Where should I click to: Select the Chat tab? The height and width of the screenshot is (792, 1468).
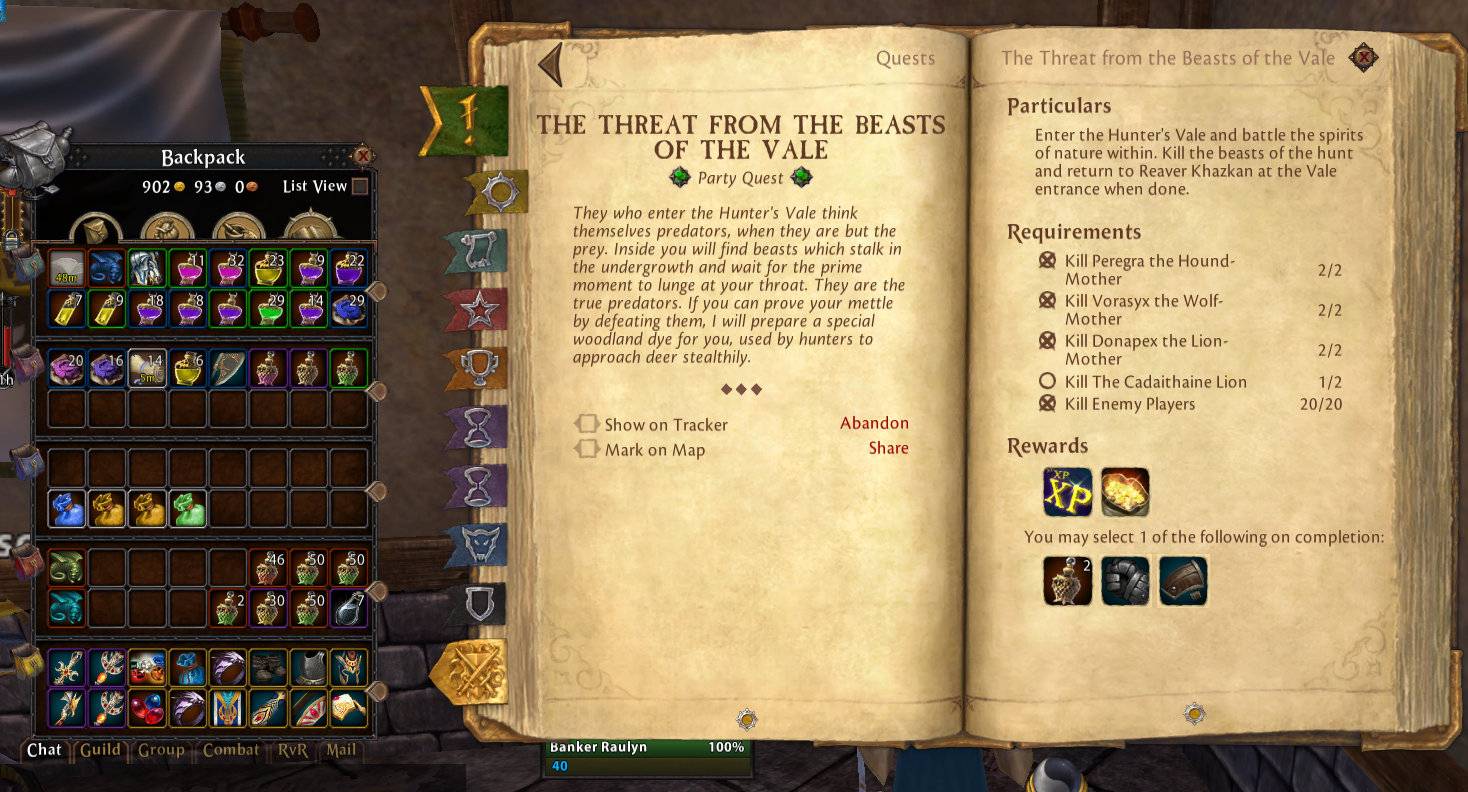pyautogui.click(x=44, y=750)
